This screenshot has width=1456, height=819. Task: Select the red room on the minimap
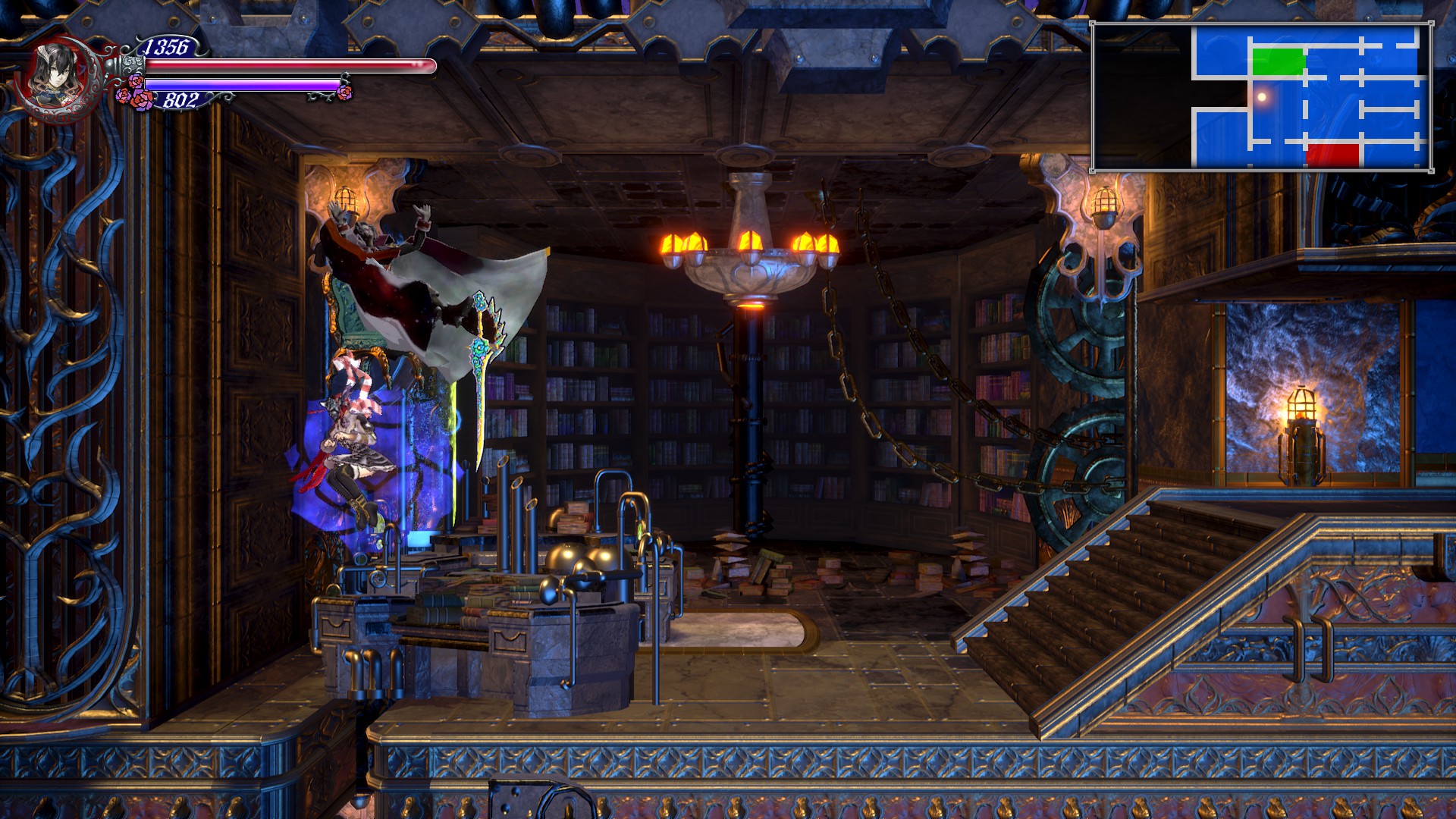tap(1332, 154)
